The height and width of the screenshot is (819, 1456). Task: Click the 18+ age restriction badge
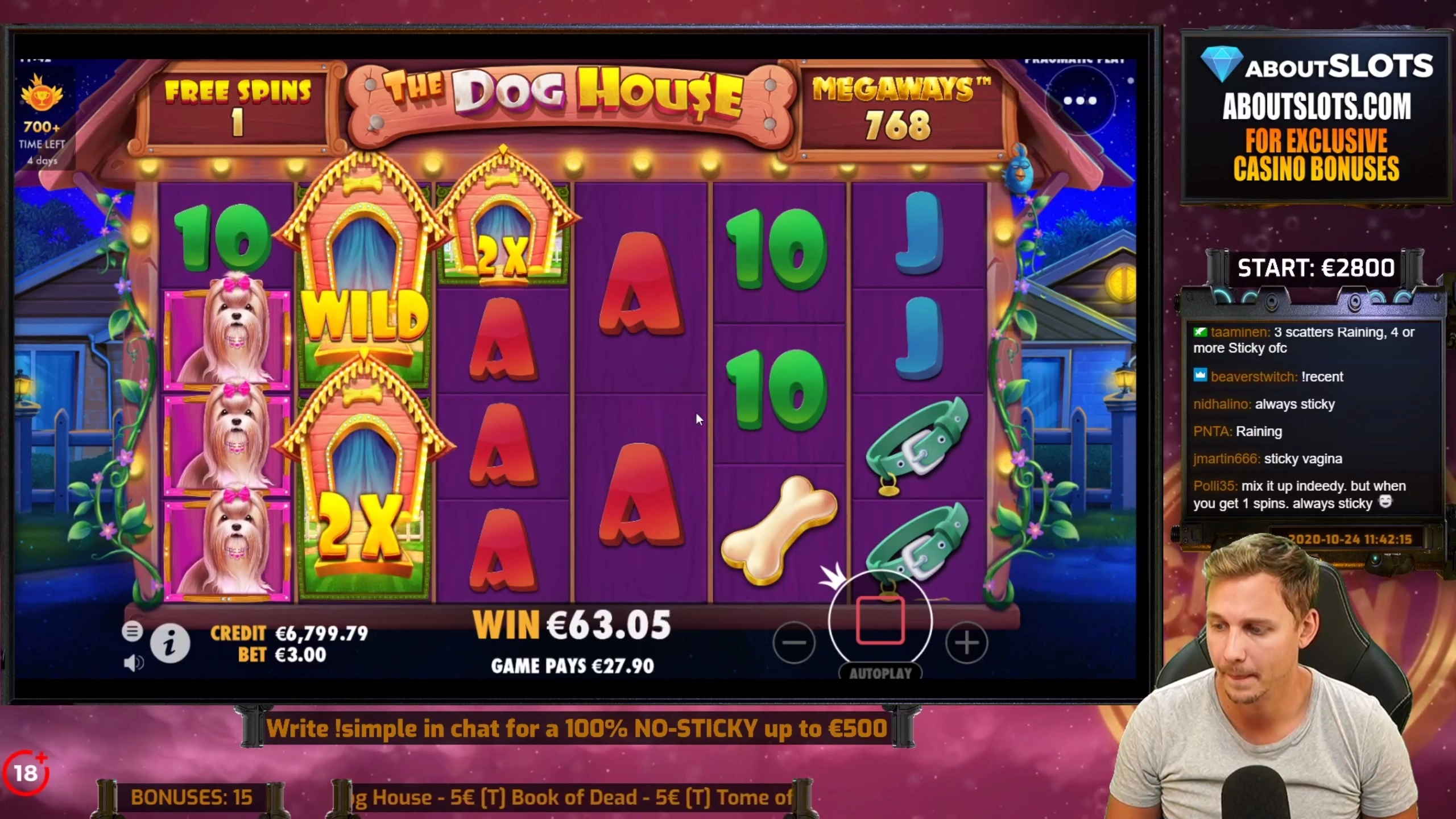point(27,772)
